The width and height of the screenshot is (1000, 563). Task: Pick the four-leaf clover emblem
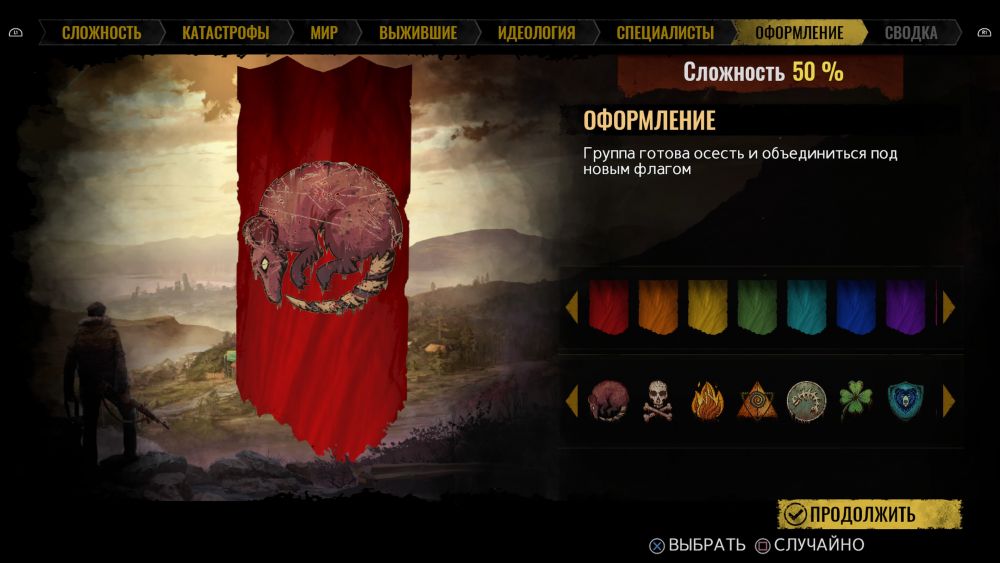(x=856, y=400)
